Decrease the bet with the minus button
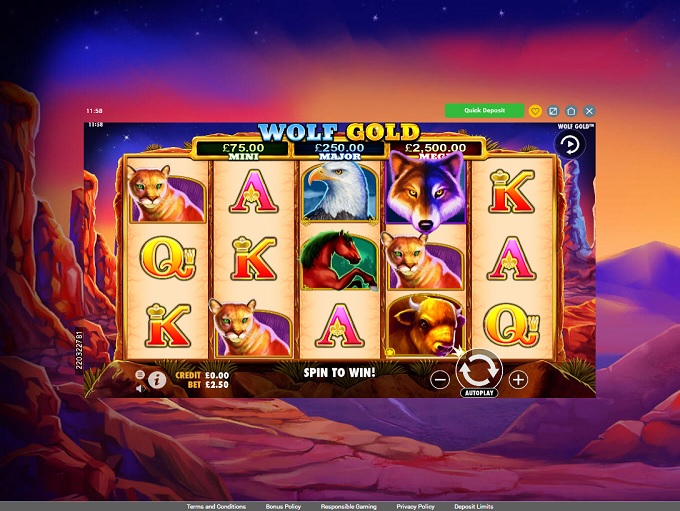The width and height of the screenshot is (680, 511). coord(440,379)
